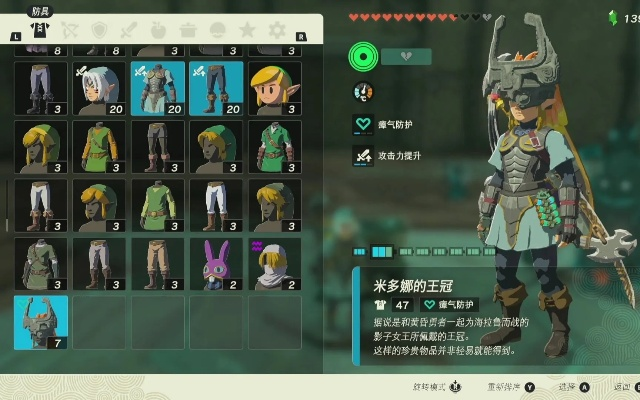Open the sword weapons tab
Viewport: 640px width, 400px height.
(x=128, y=31)
